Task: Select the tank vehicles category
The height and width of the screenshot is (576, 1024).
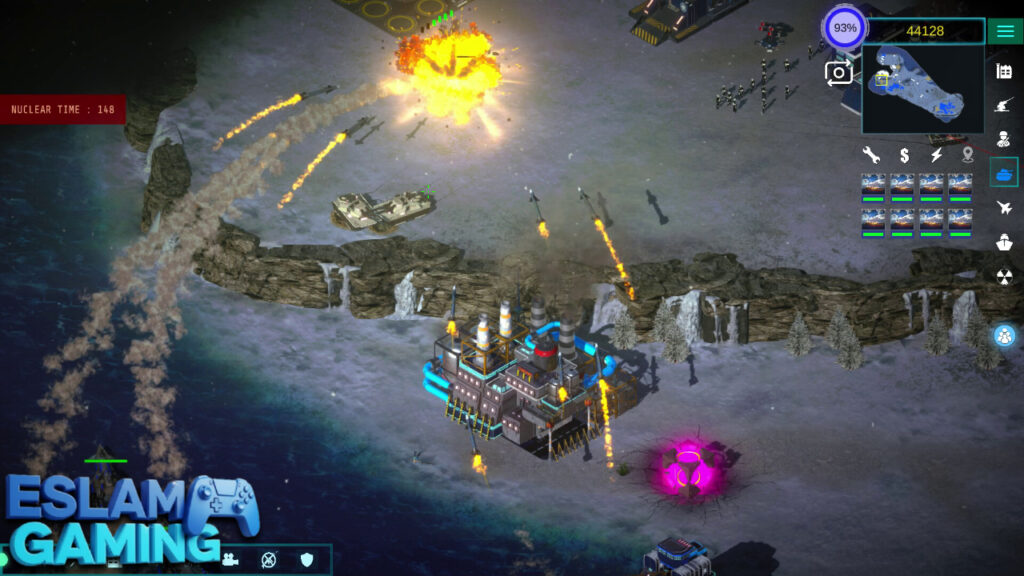Action: click(1004, 173)
